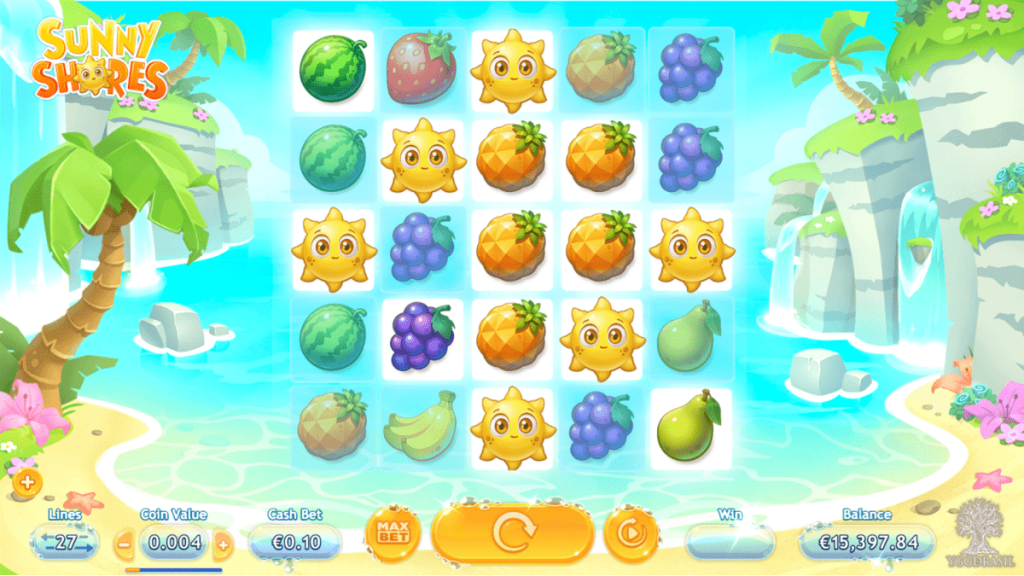Open the orange plus menu button

(x=26, y=483)
